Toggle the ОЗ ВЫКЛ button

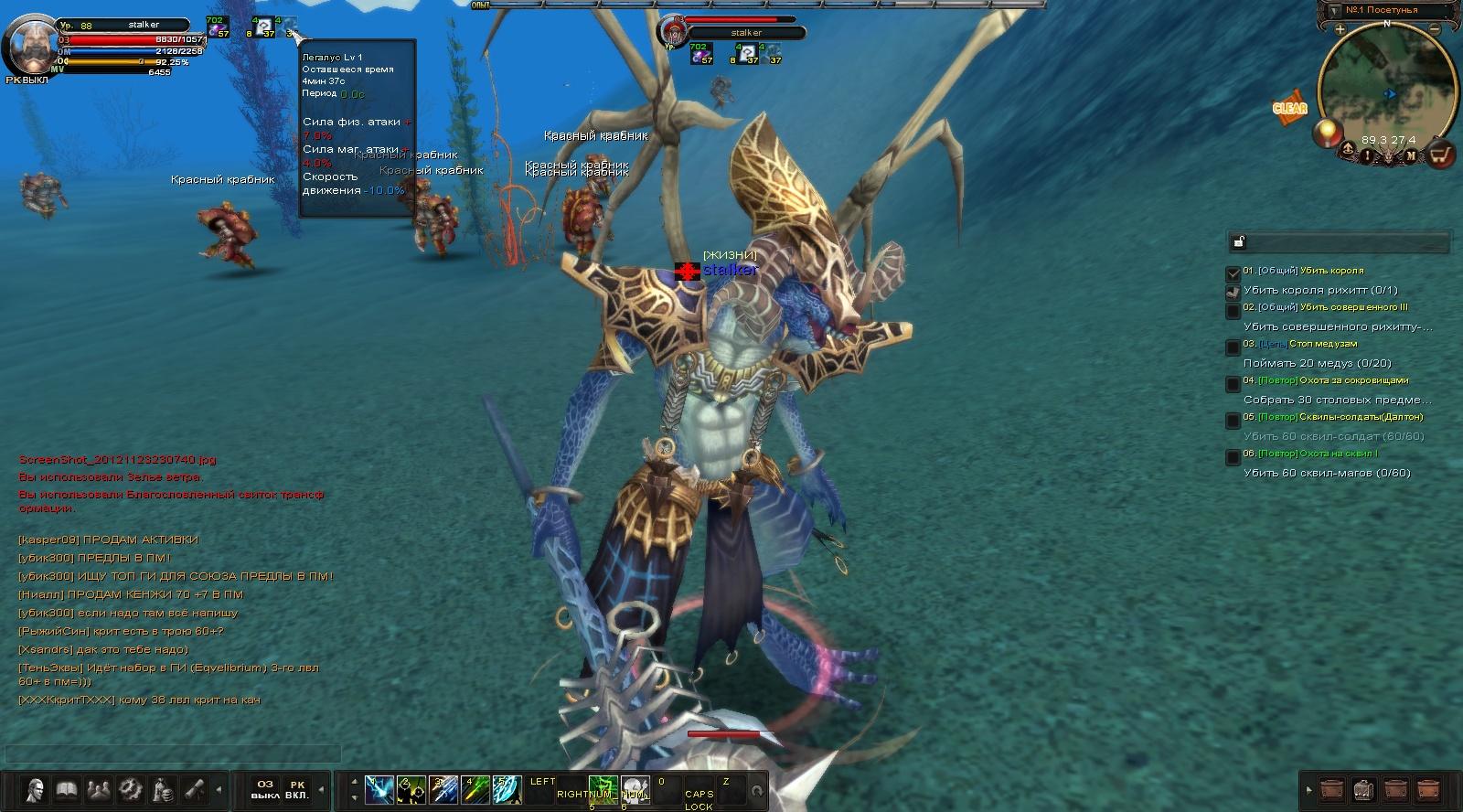coord(265,789)
